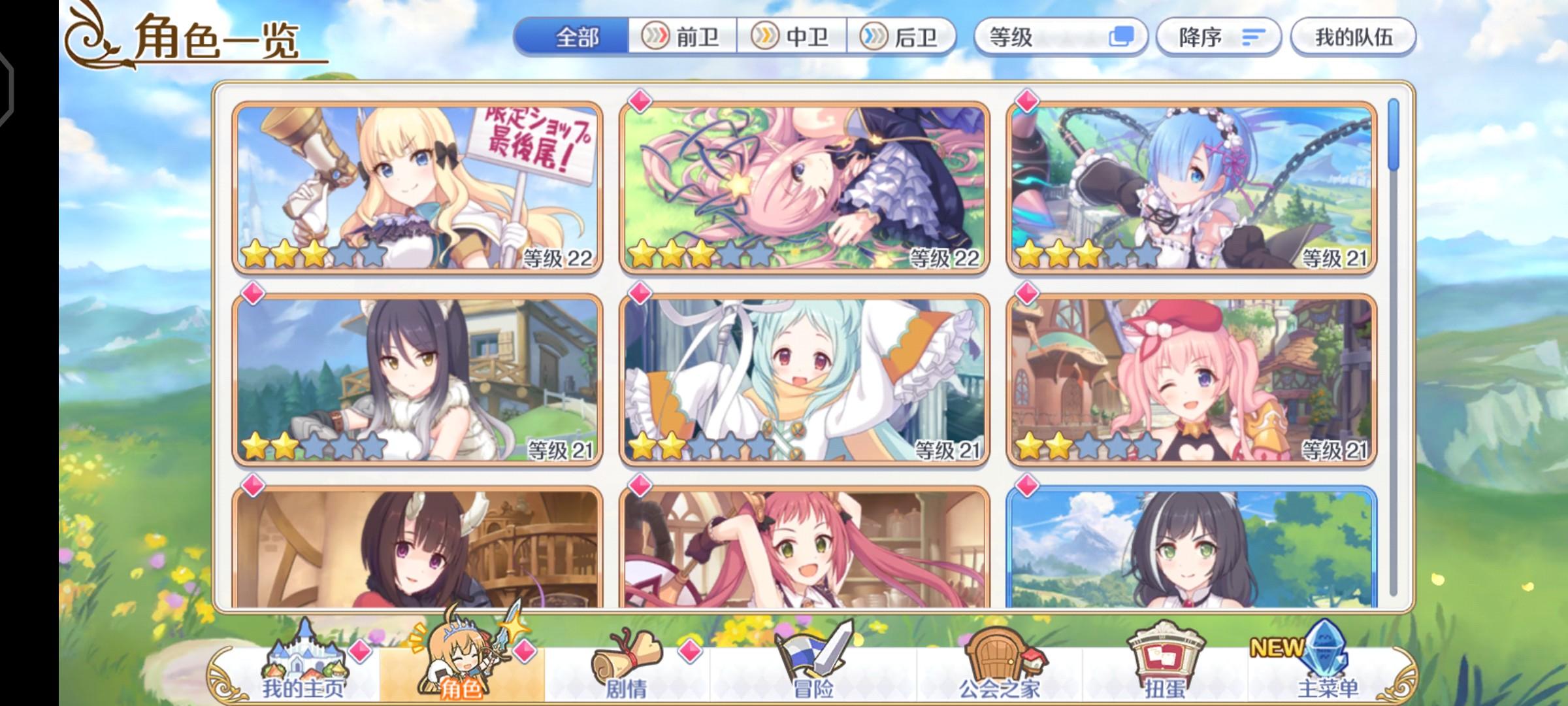Select the 角色 character menu icon
The width and height of the screenshot is (1568, 706).
pos(464,673)
